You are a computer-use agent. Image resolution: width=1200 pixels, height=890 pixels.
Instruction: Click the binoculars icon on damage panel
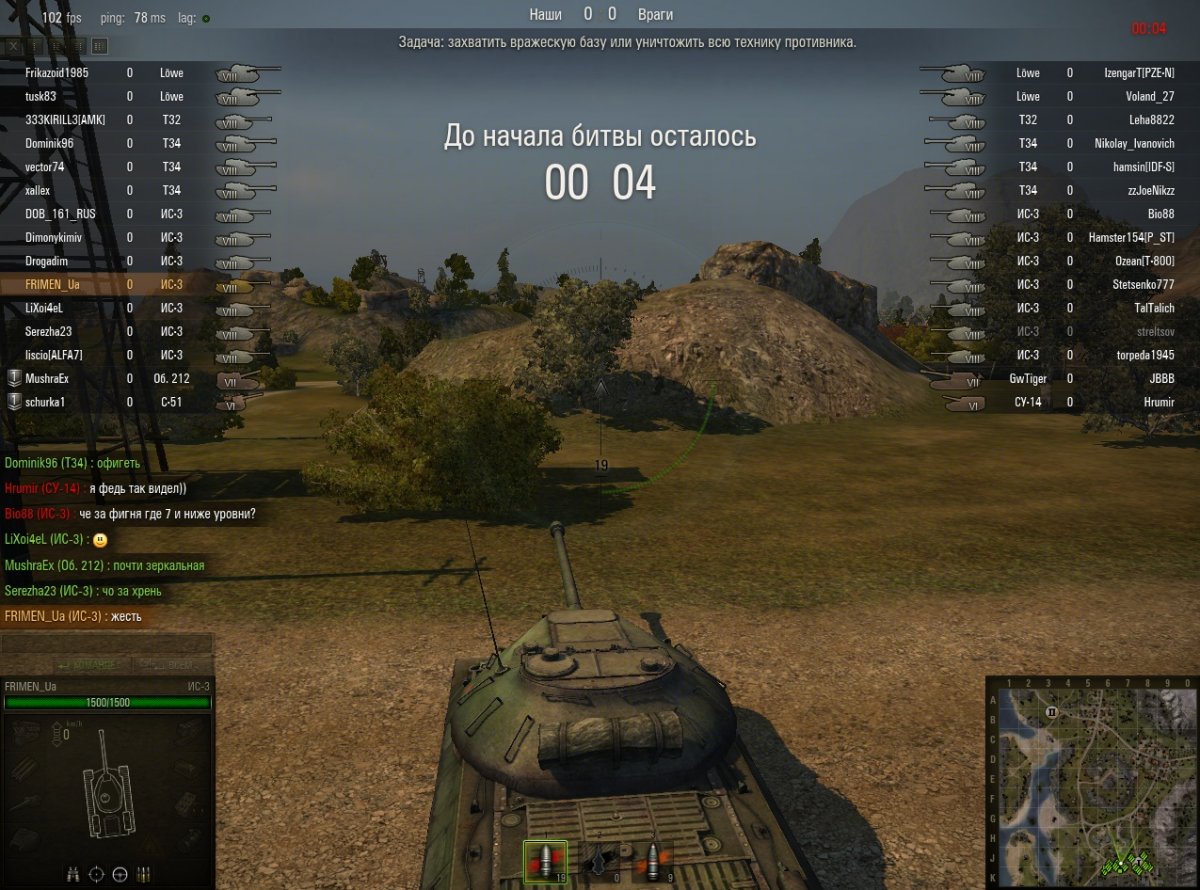(x=73, y=873)
